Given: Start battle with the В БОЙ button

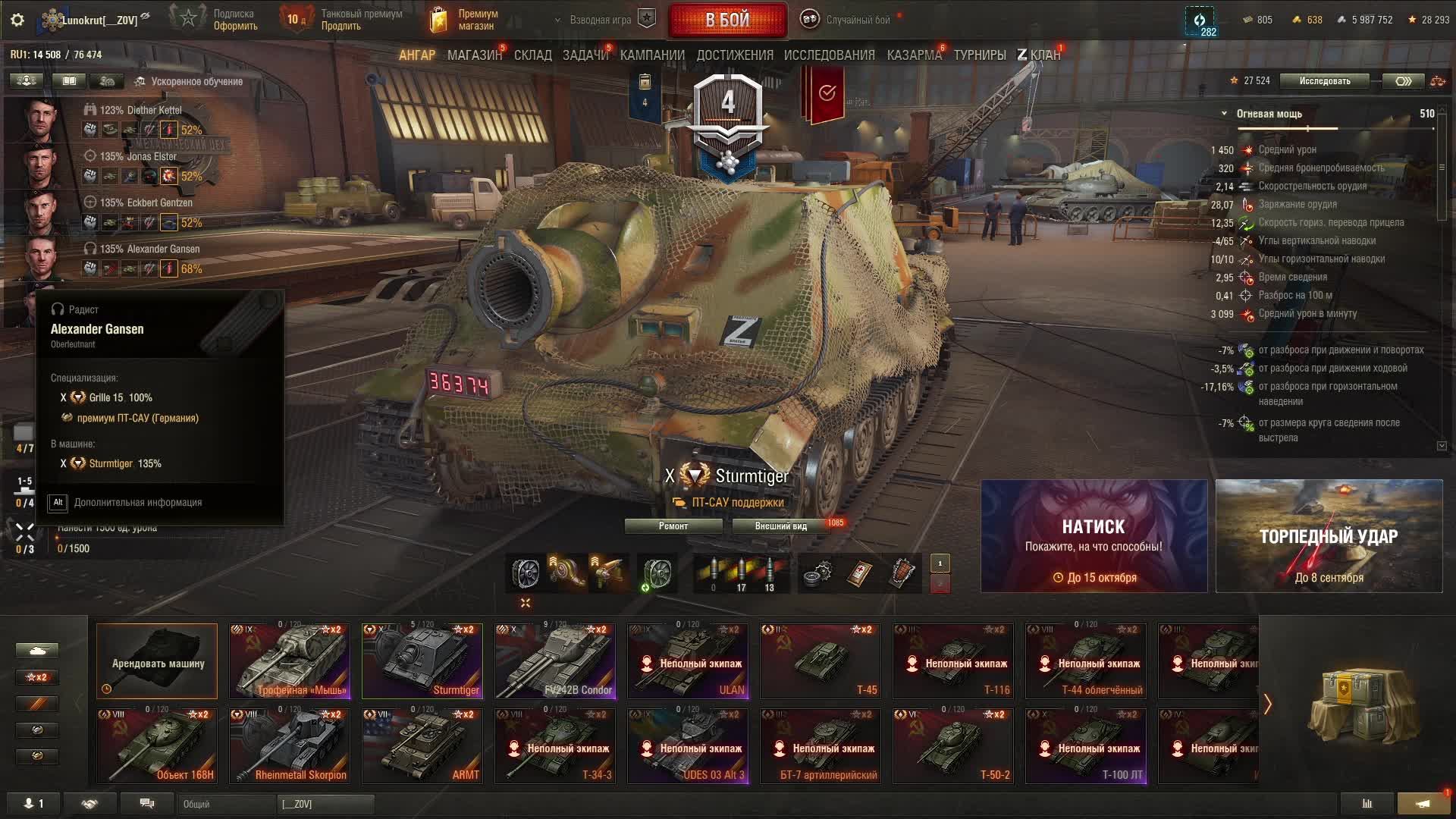Looking at the screenshot, I should coord(727,20).
